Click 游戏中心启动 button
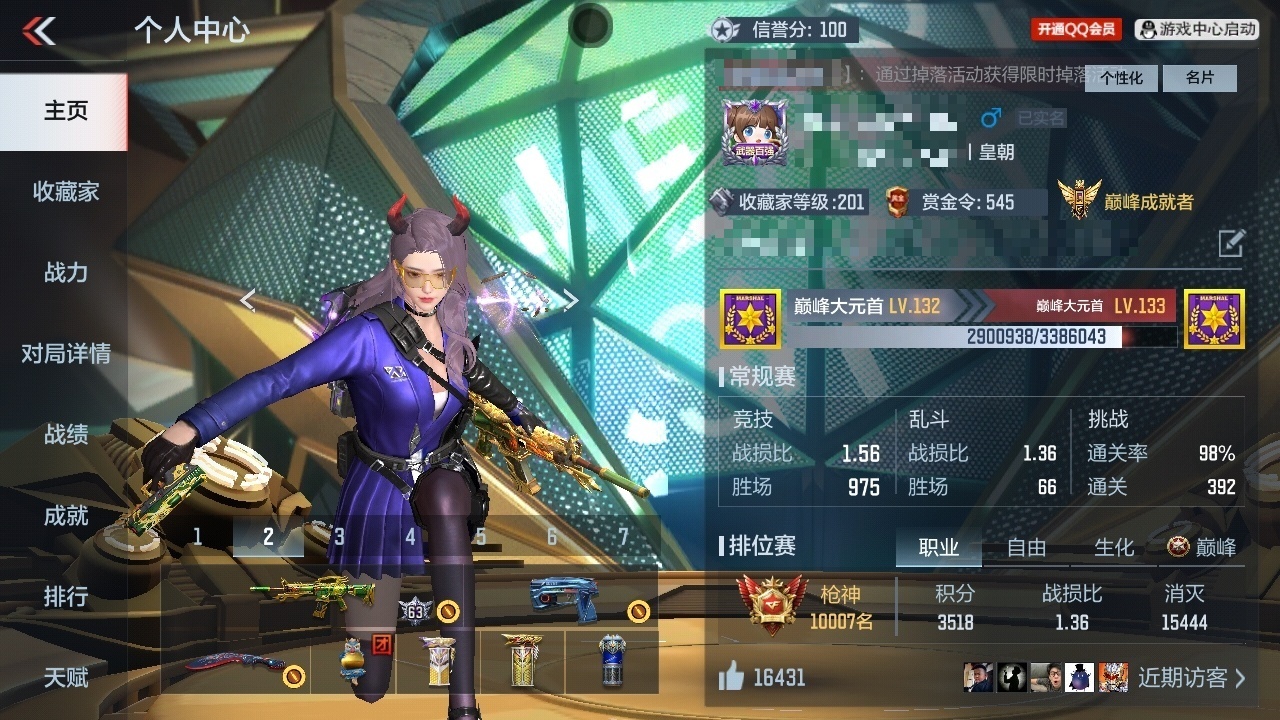The width and height of the screenshot is (1280, 720). pyautogui.click(x=1197, y=30)
